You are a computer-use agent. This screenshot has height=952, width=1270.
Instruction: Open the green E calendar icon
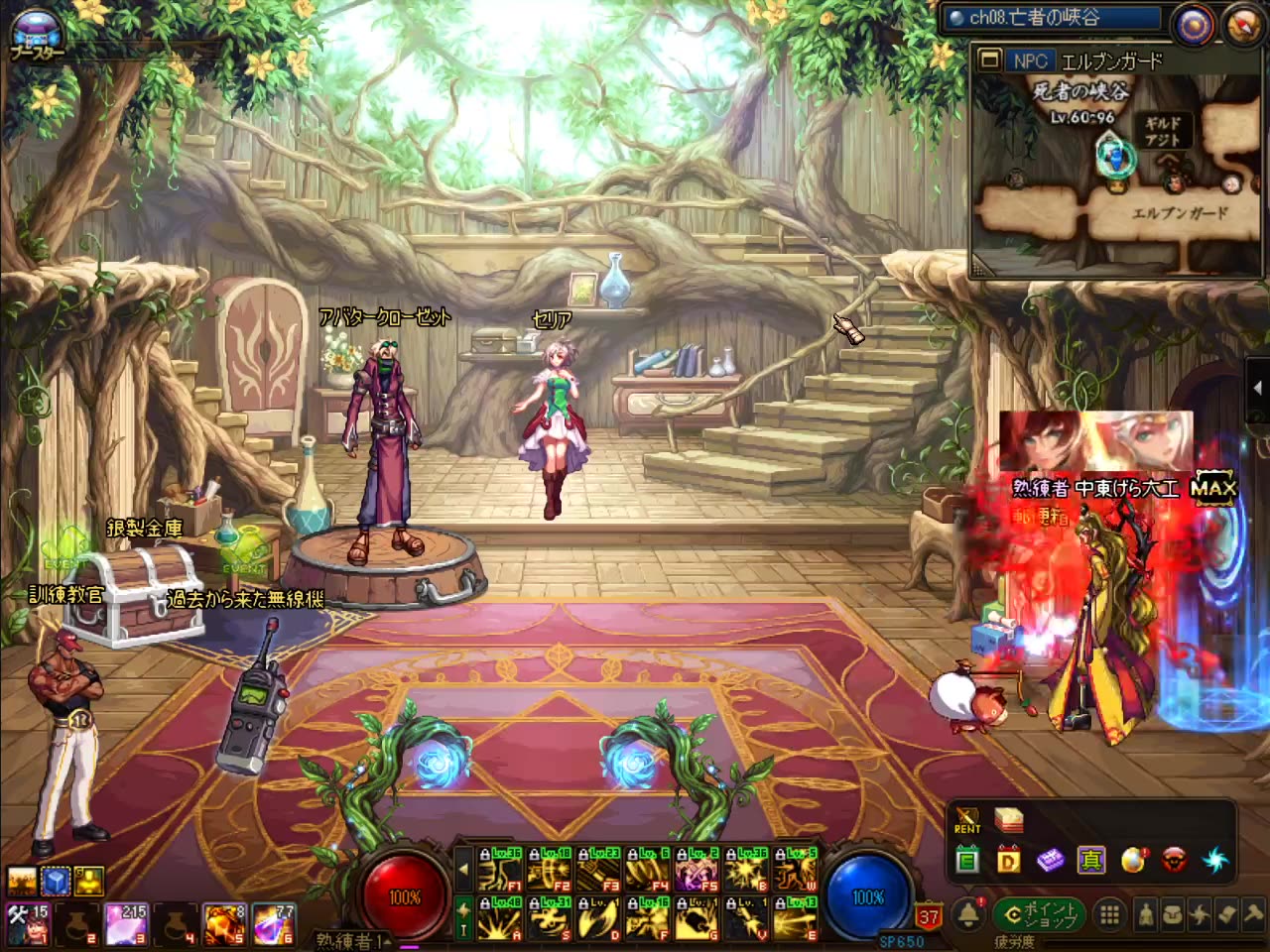tap(967, 861)
